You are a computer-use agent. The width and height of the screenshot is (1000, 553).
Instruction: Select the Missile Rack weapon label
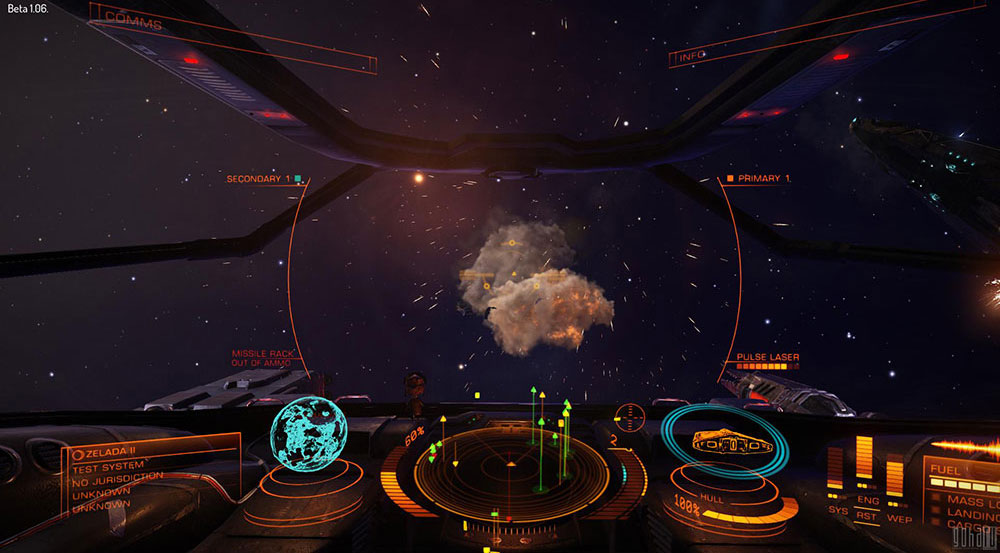pyautogui.click(x=263, y=358)
